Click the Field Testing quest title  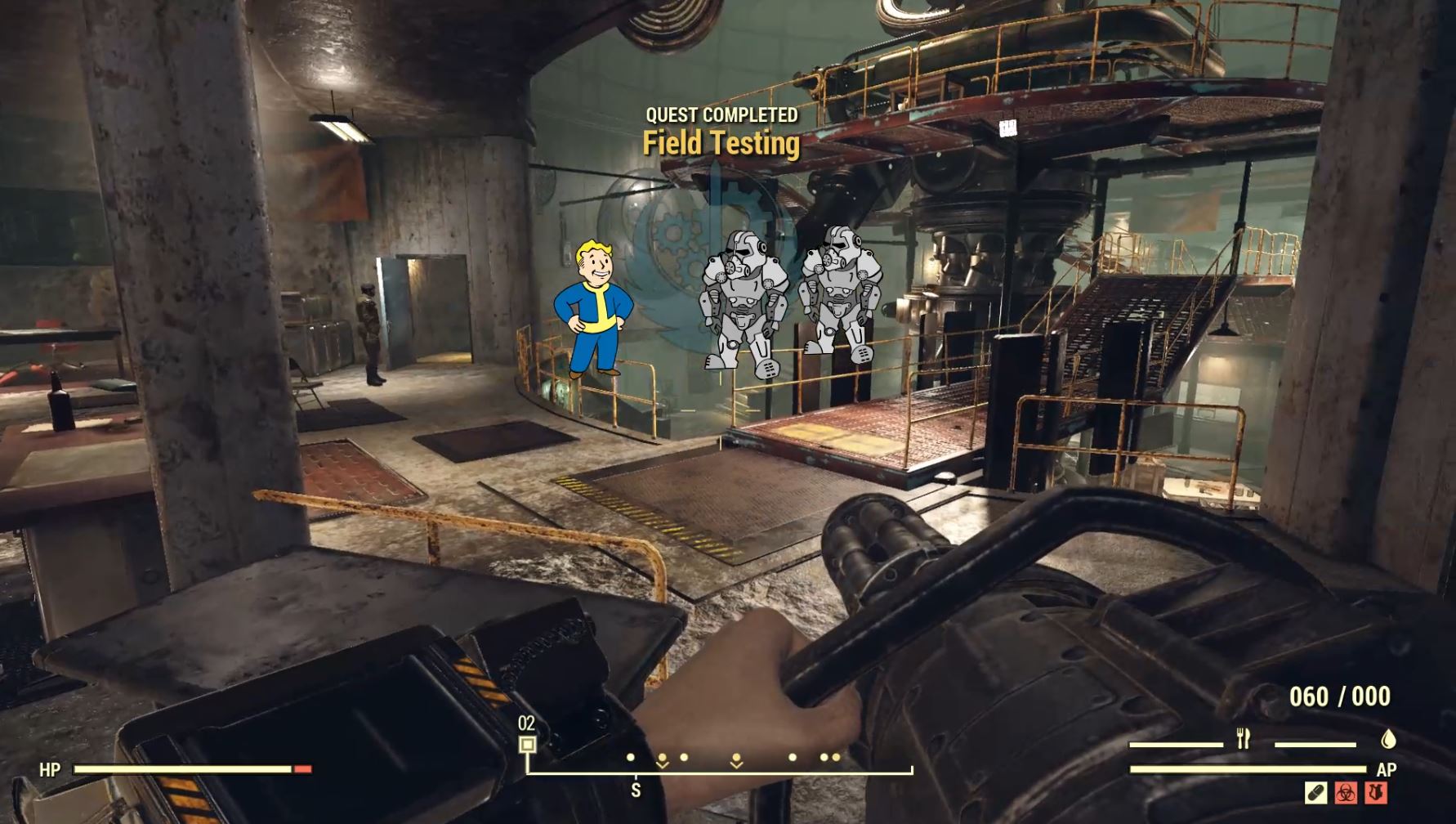click(x=721, y=146)
